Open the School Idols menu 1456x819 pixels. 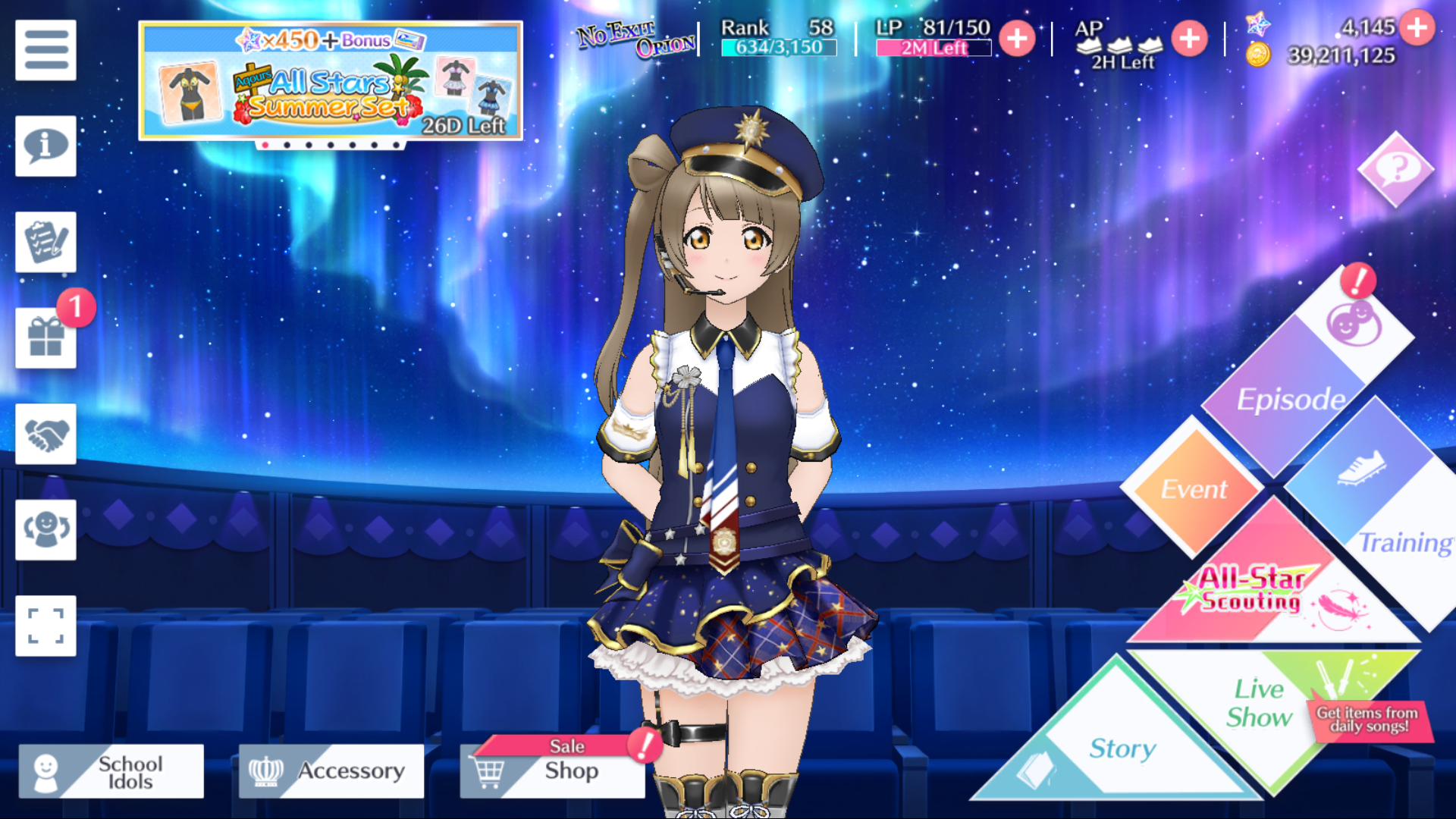coord(111,771)
